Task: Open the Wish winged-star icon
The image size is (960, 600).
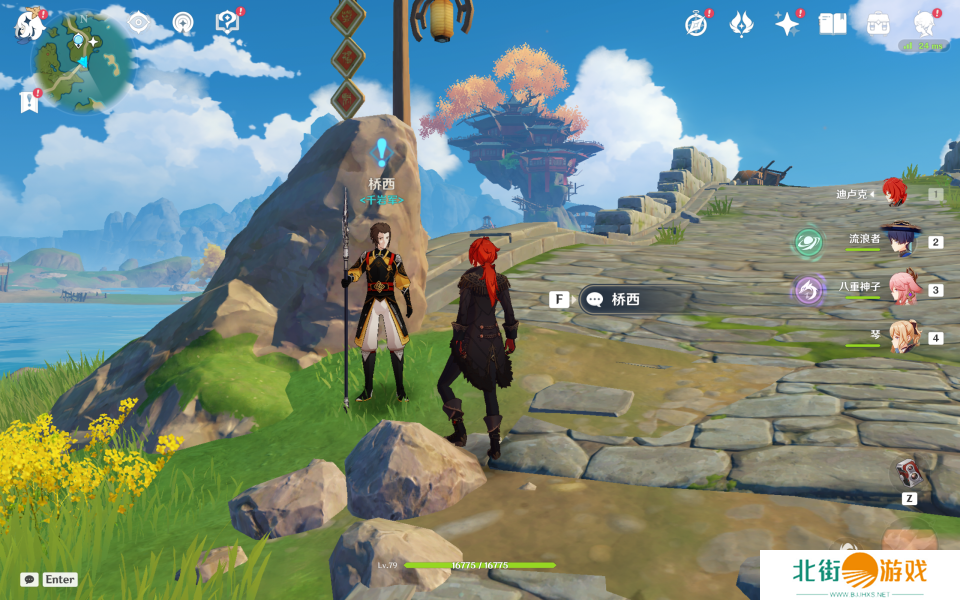Action: (x=741, y=24)
